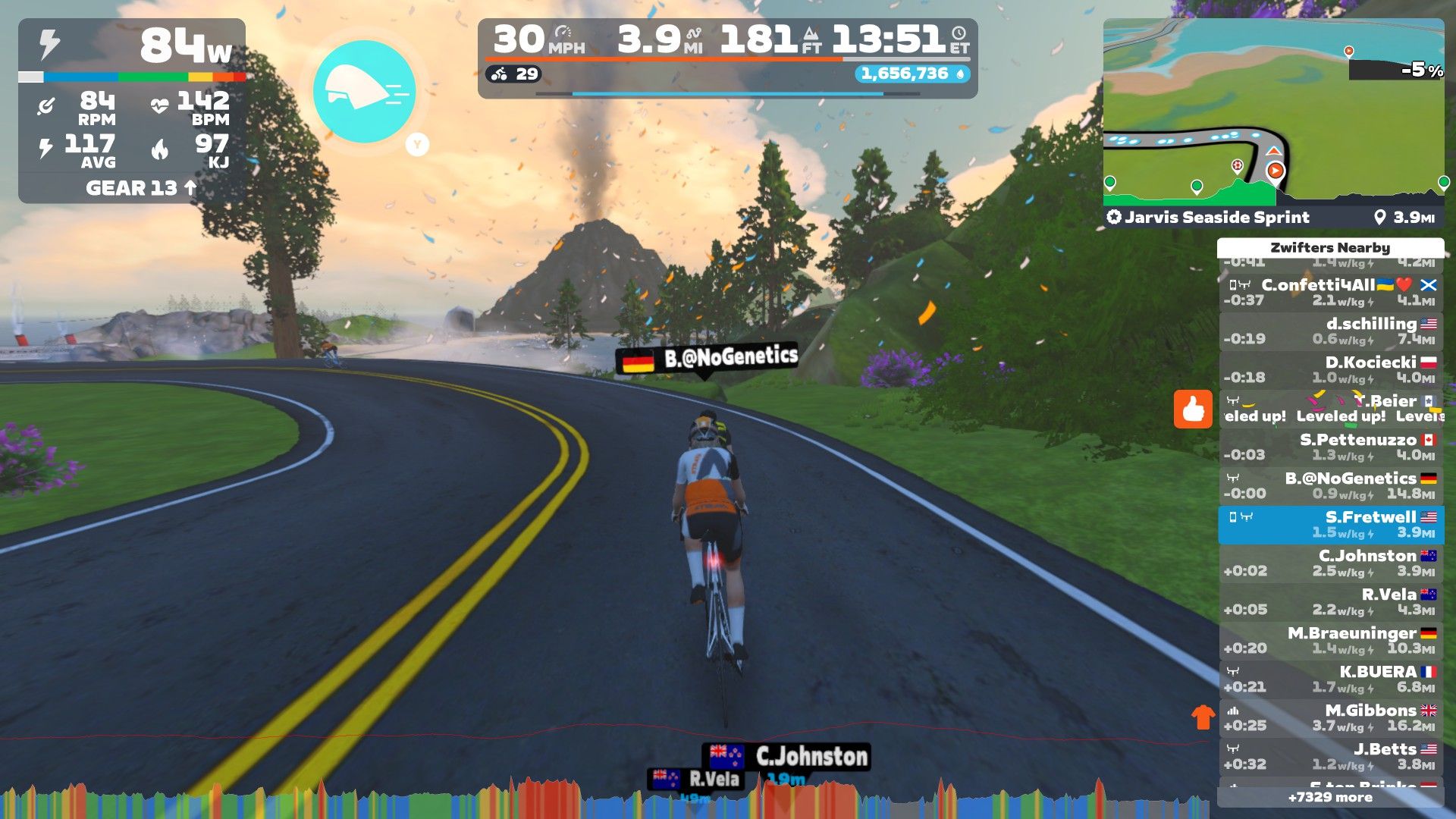Screen dimensions: 1456x819
Task: Give a Ride On thumbs up
Action: pos(1193,409)
